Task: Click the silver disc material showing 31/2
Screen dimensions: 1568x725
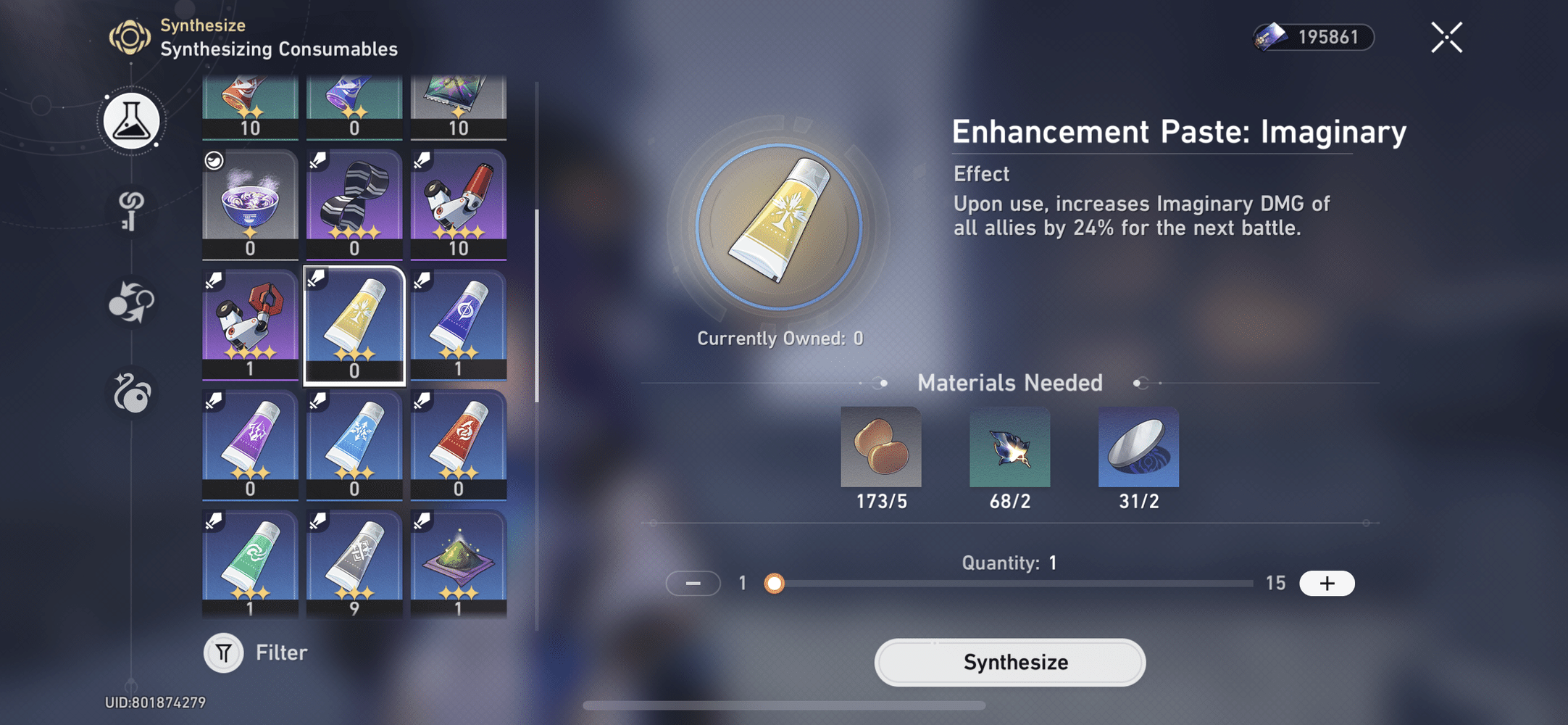Action: [1139, 447]
